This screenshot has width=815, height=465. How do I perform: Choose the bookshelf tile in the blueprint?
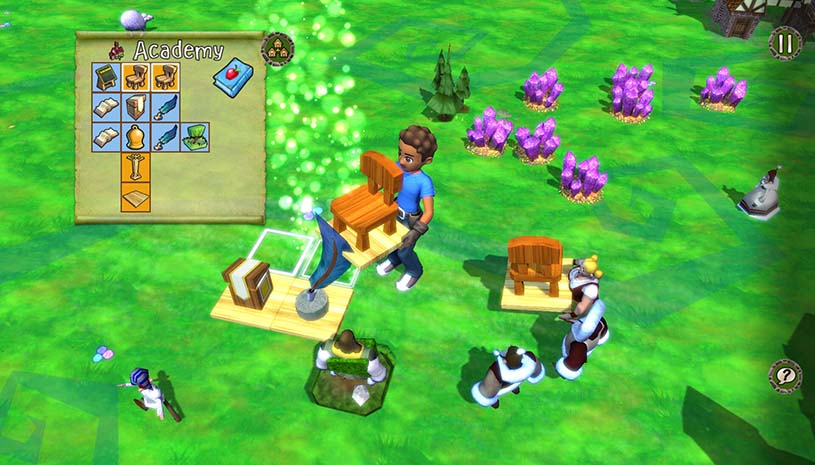(136, 107)
